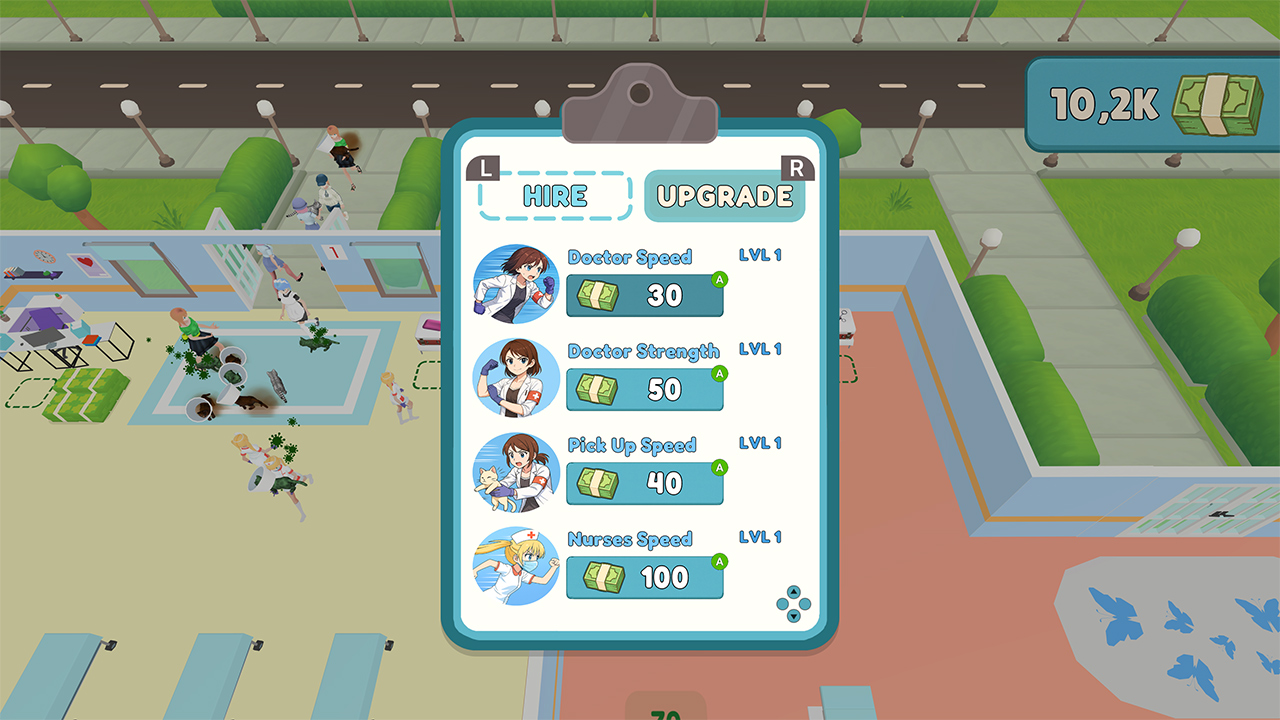Image resolution: width=1280 pixels, height=720 pixels.
Task: Click the green A badge on Doctor Speed
Action: click(x=719, y=278)
